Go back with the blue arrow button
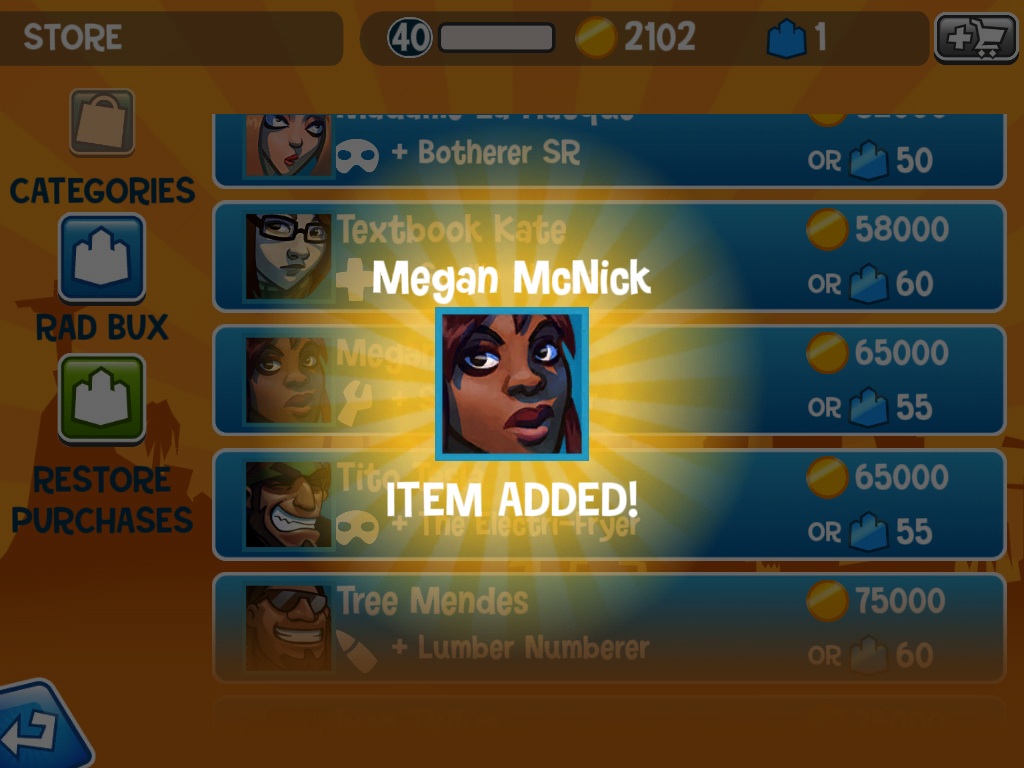1024x768 pixels. 40,730
